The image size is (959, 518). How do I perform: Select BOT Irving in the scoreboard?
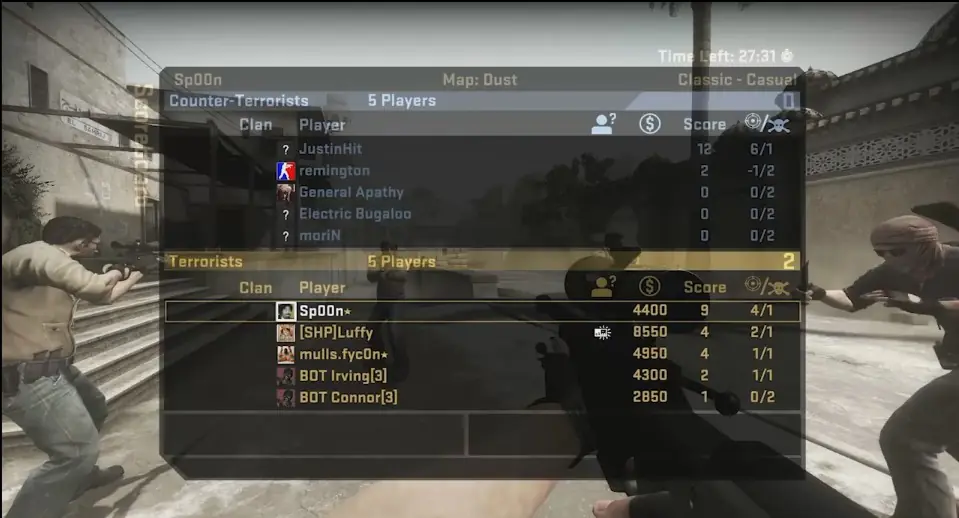click(343, 376)
